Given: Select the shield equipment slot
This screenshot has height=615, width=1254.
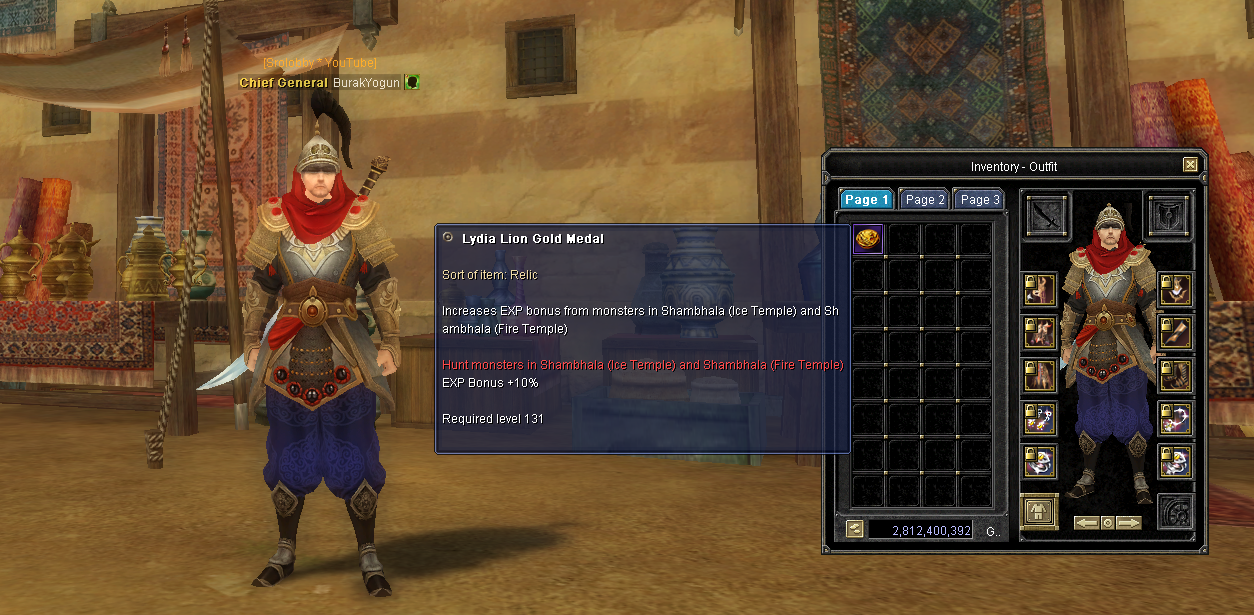Looking at the screenshot, I should pos(1167,215).
